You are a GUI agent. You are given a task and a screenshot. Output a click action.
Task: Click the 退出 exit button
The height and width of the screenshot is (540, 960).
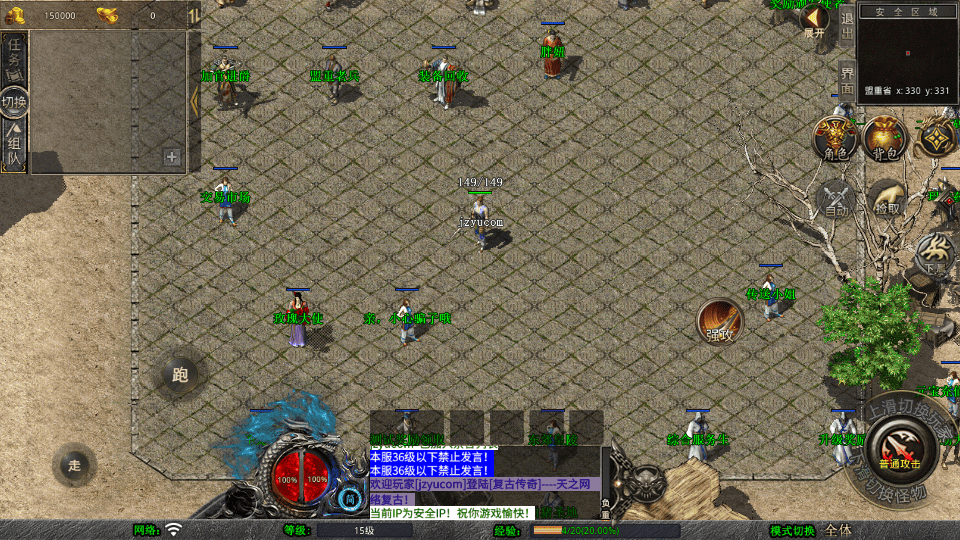(847, 21)
